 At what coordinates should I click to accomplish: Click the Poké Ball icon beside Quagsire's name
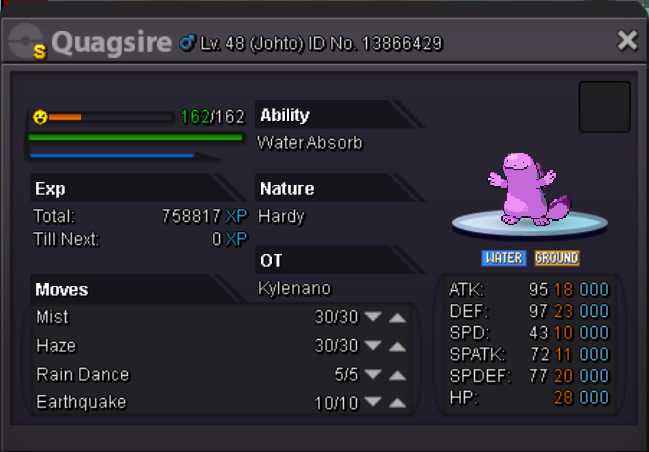(27, 42)
